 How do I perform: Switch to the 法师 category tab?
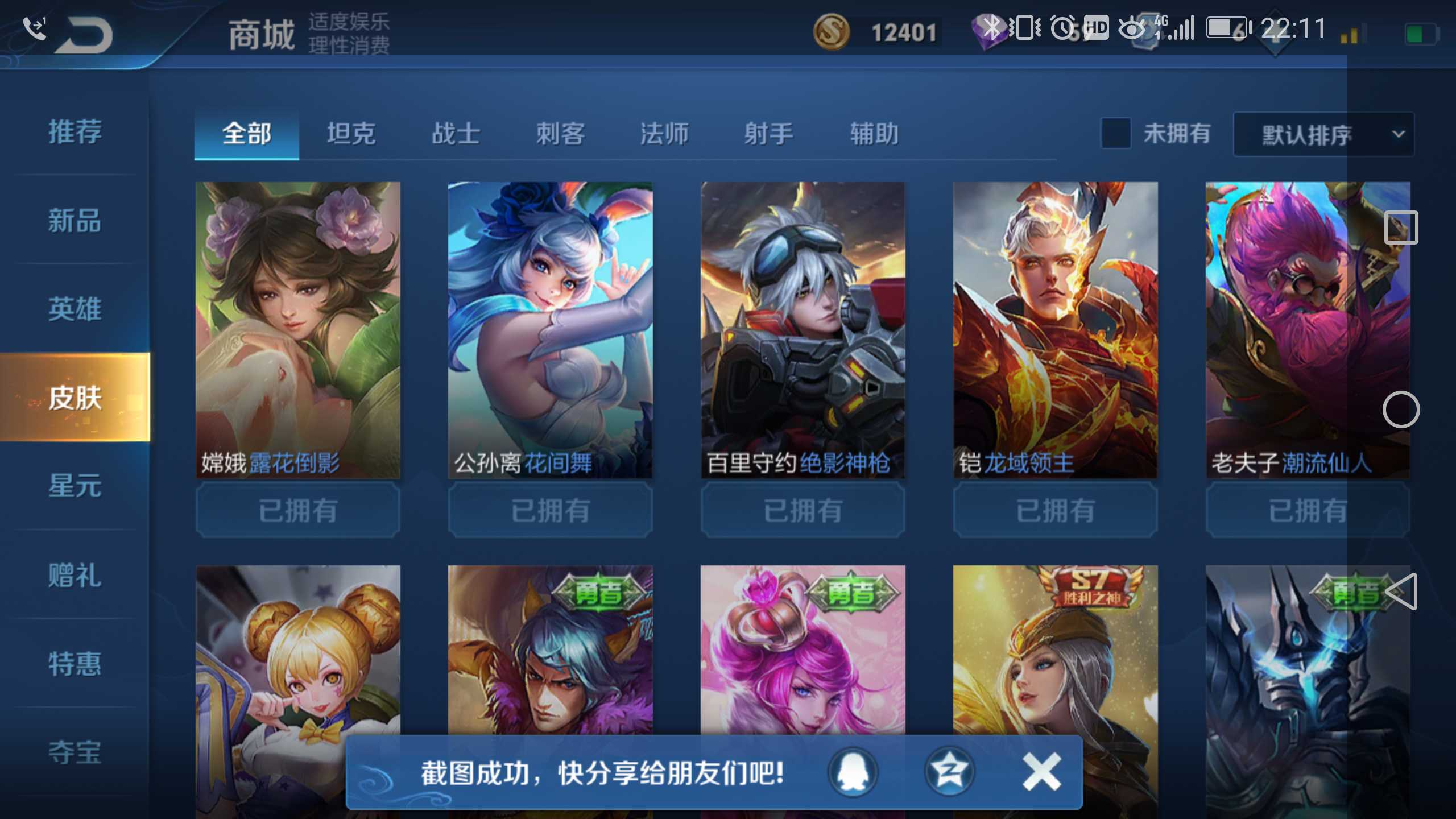tap(664, 134)
